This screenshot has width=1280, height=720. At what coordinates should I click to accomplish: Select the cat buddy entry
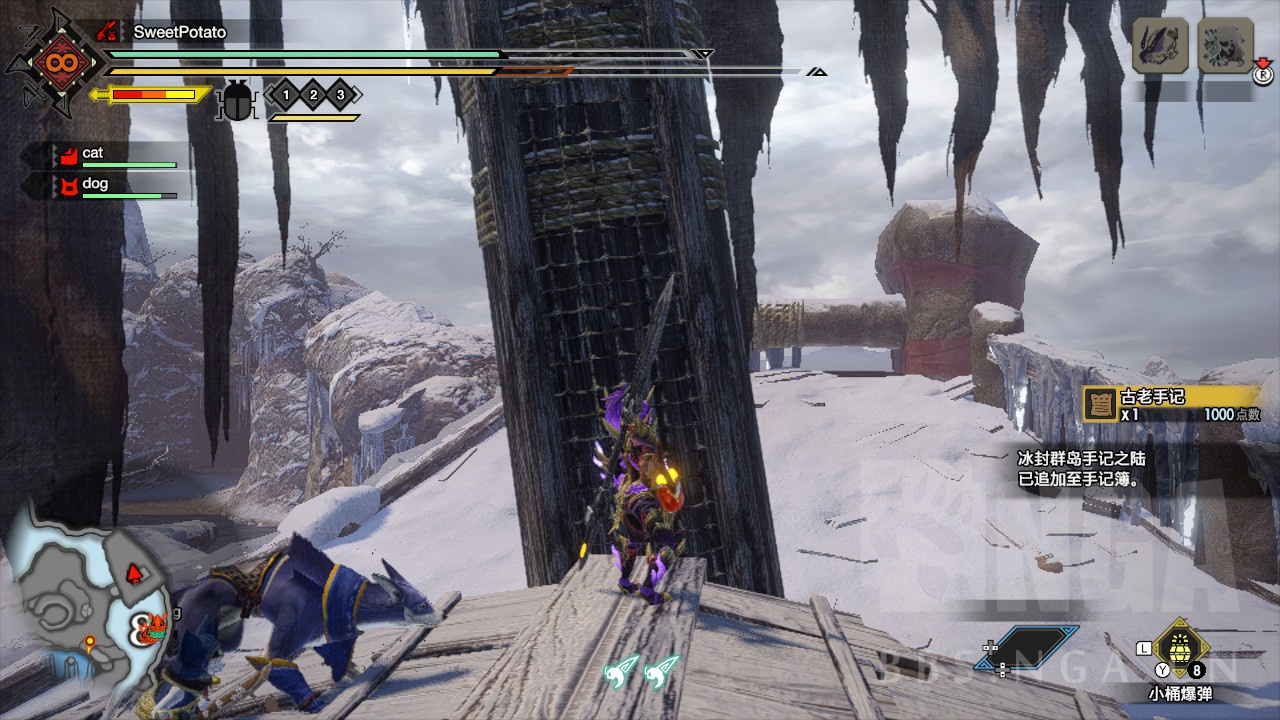(x=110, y=155)
